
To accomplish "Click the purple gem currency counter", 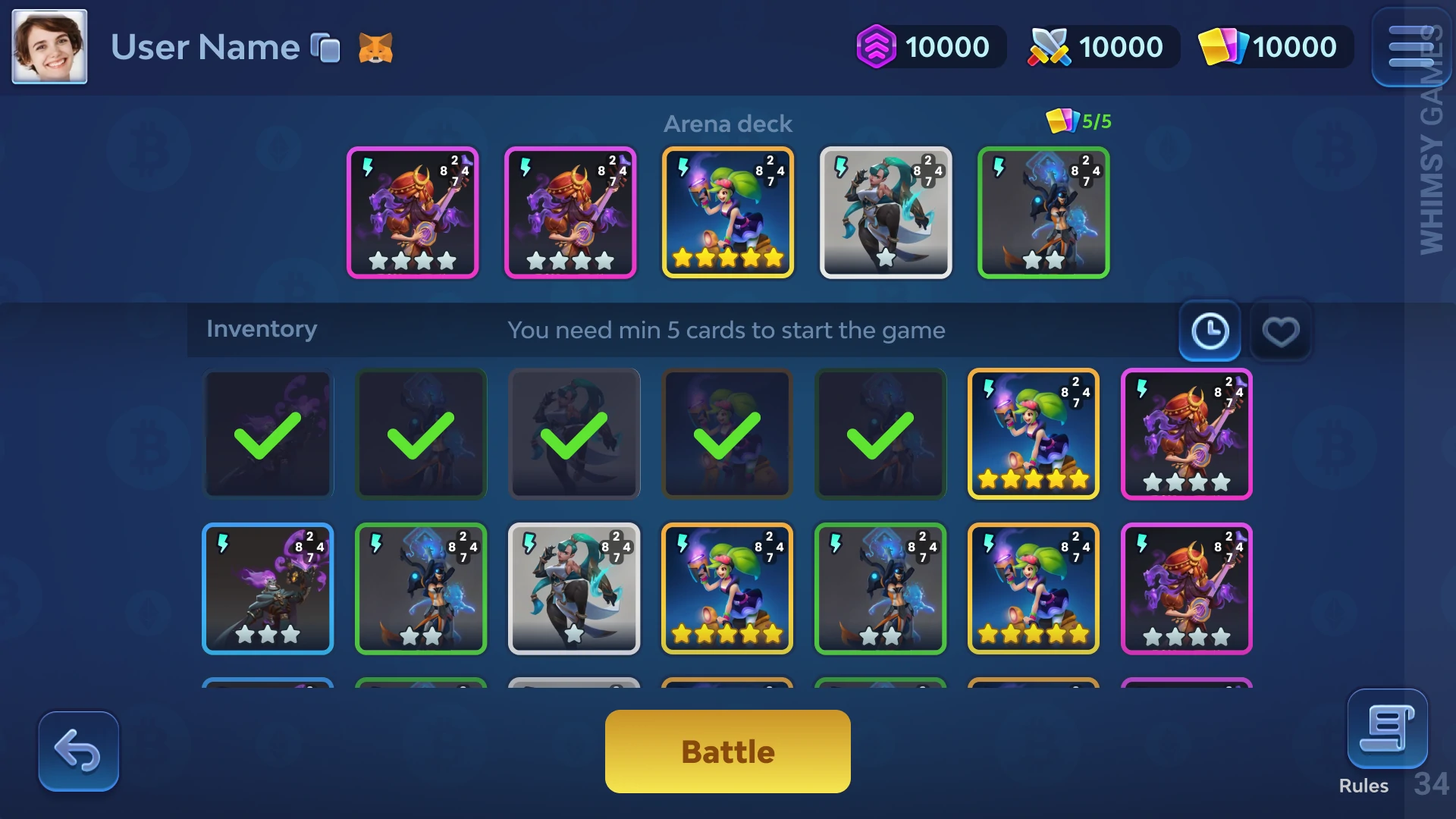I will [929, 47].
